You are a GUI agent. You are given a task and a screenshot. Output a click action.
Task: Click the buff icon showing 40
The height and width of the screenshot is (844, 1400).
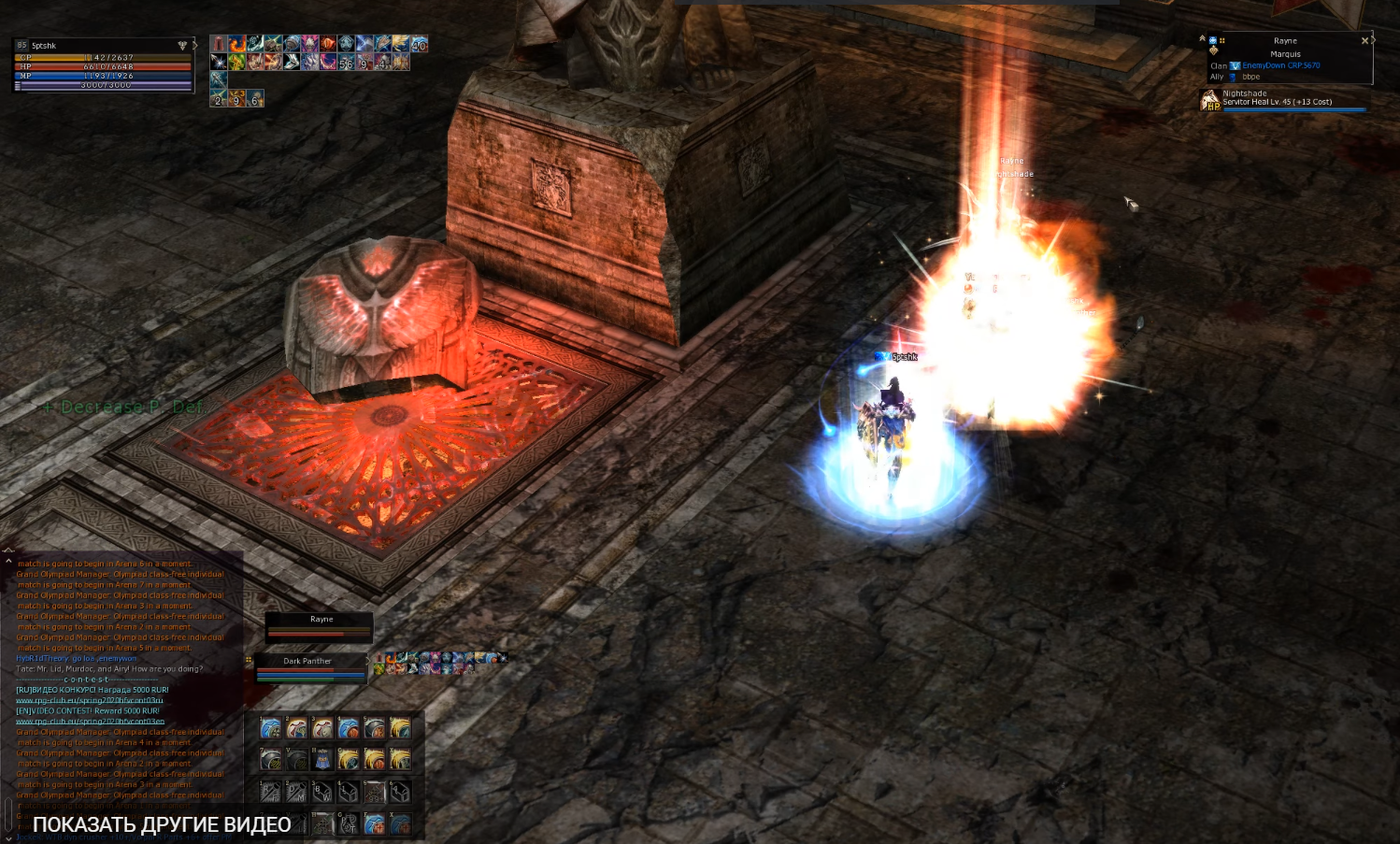(x=419, y=44)
